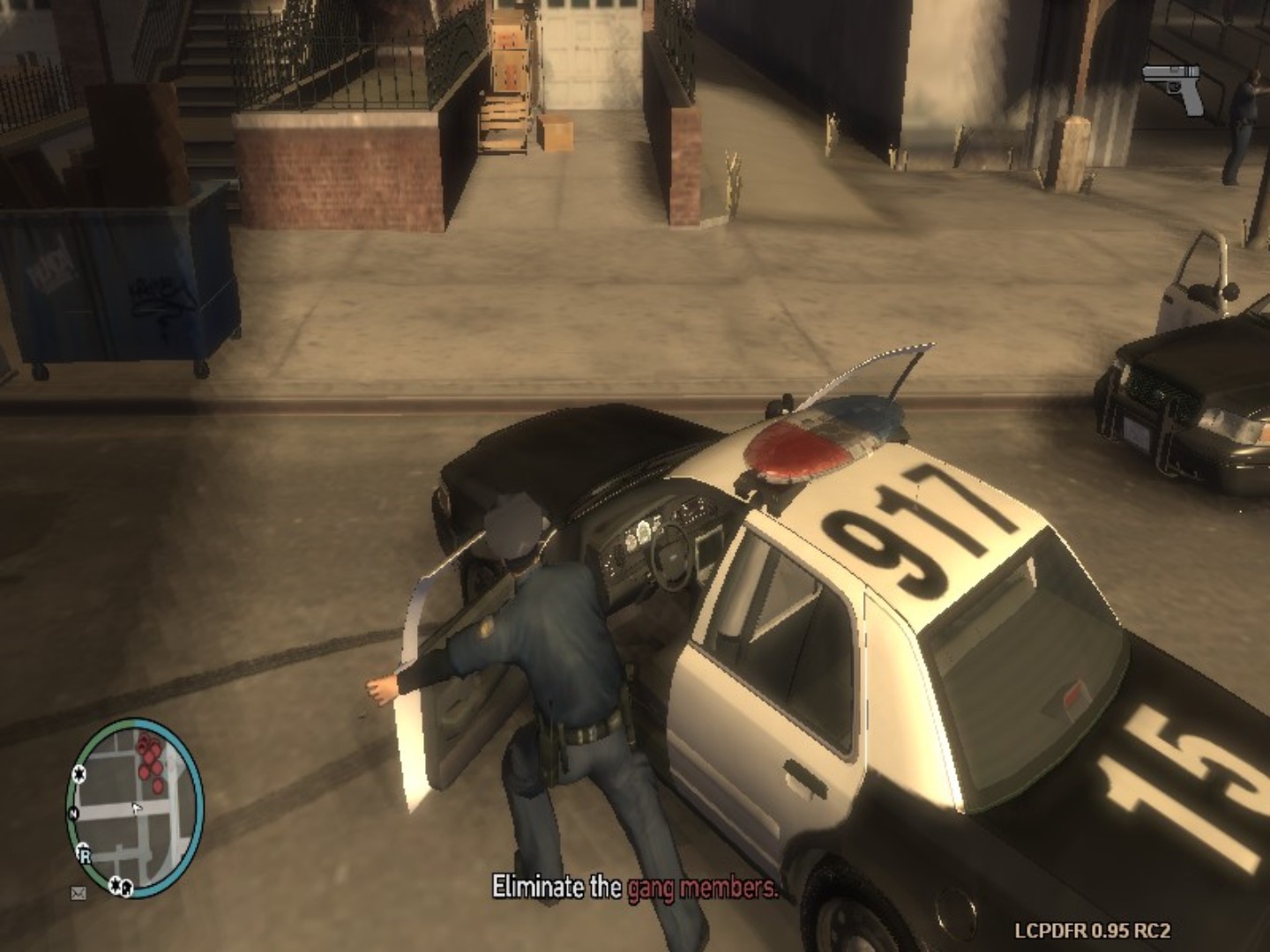Open the envelope message icon
This screenshot has height=952, width=1270.
78,893
